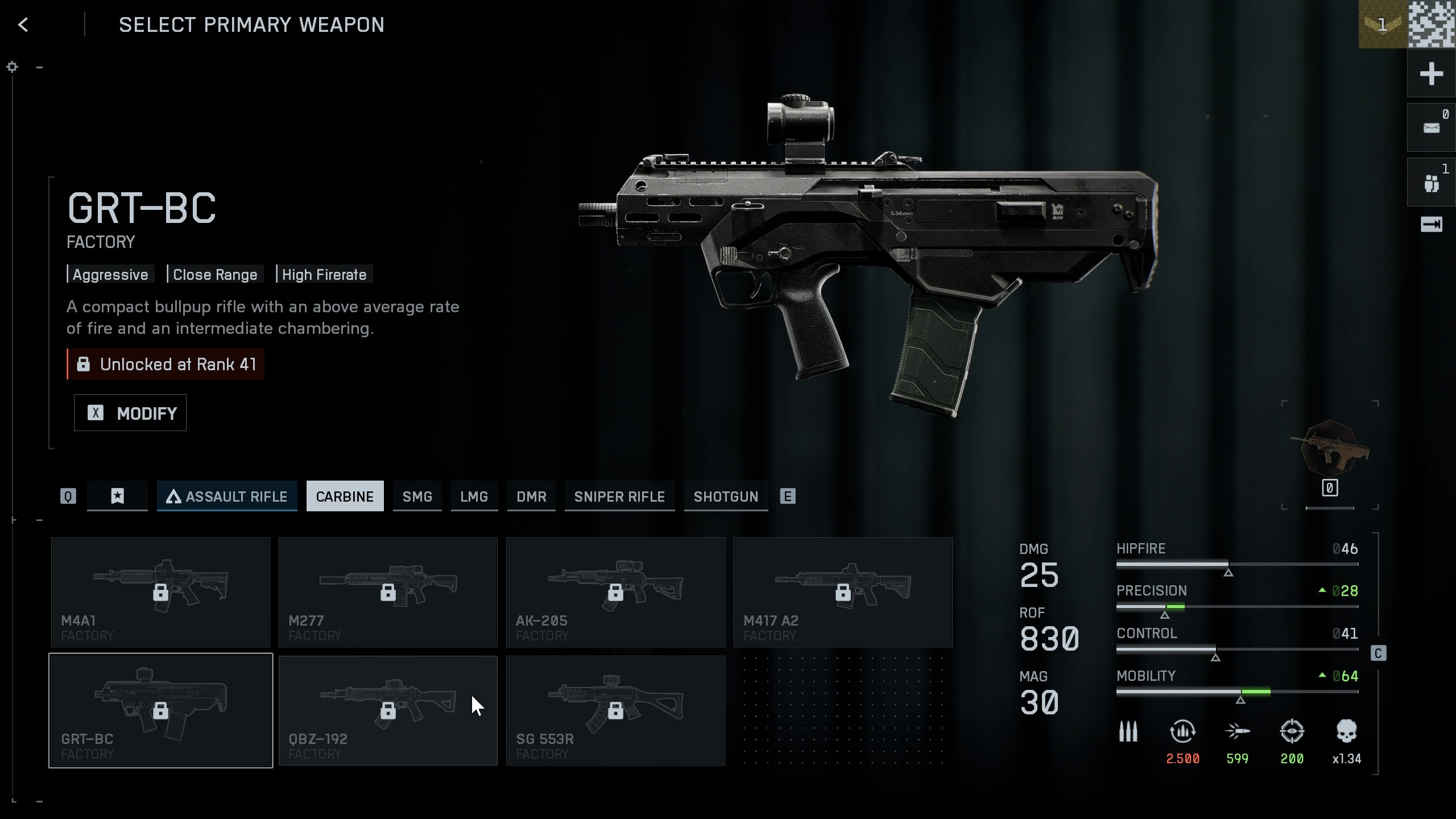Select the plus icon in the top-right panel
Image resolution: width=1456 pixels, height=819 pixels.
[x=1432, y=74]
